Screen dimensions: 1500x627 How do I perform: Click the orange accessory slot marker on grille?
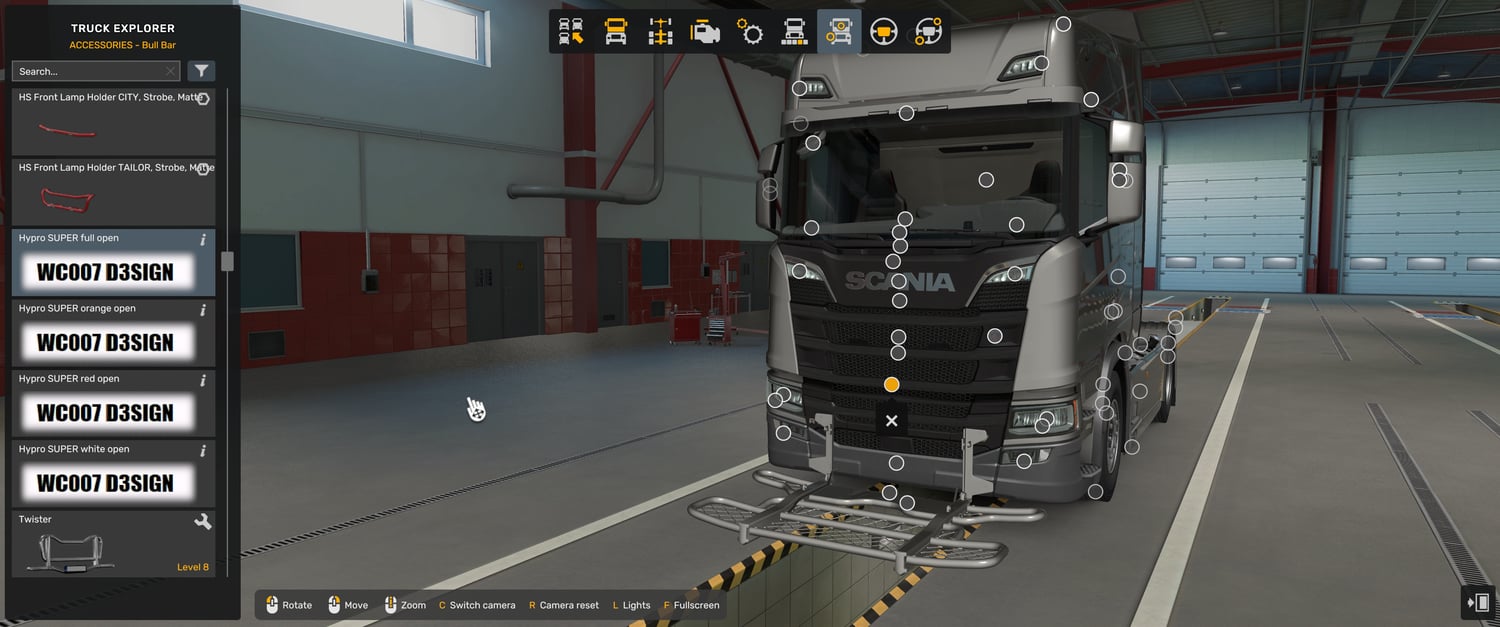tap(891, 384)
